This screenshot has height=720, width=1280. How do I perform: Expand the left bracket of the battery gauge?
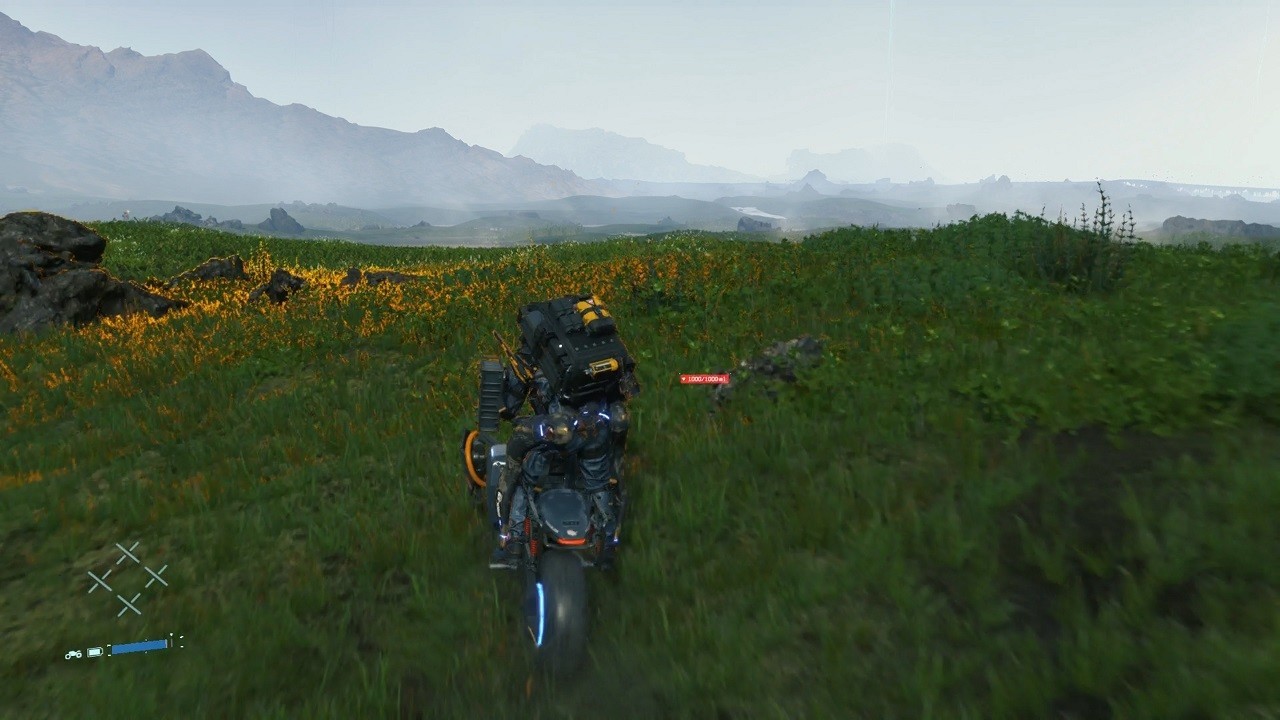point(109,649)
